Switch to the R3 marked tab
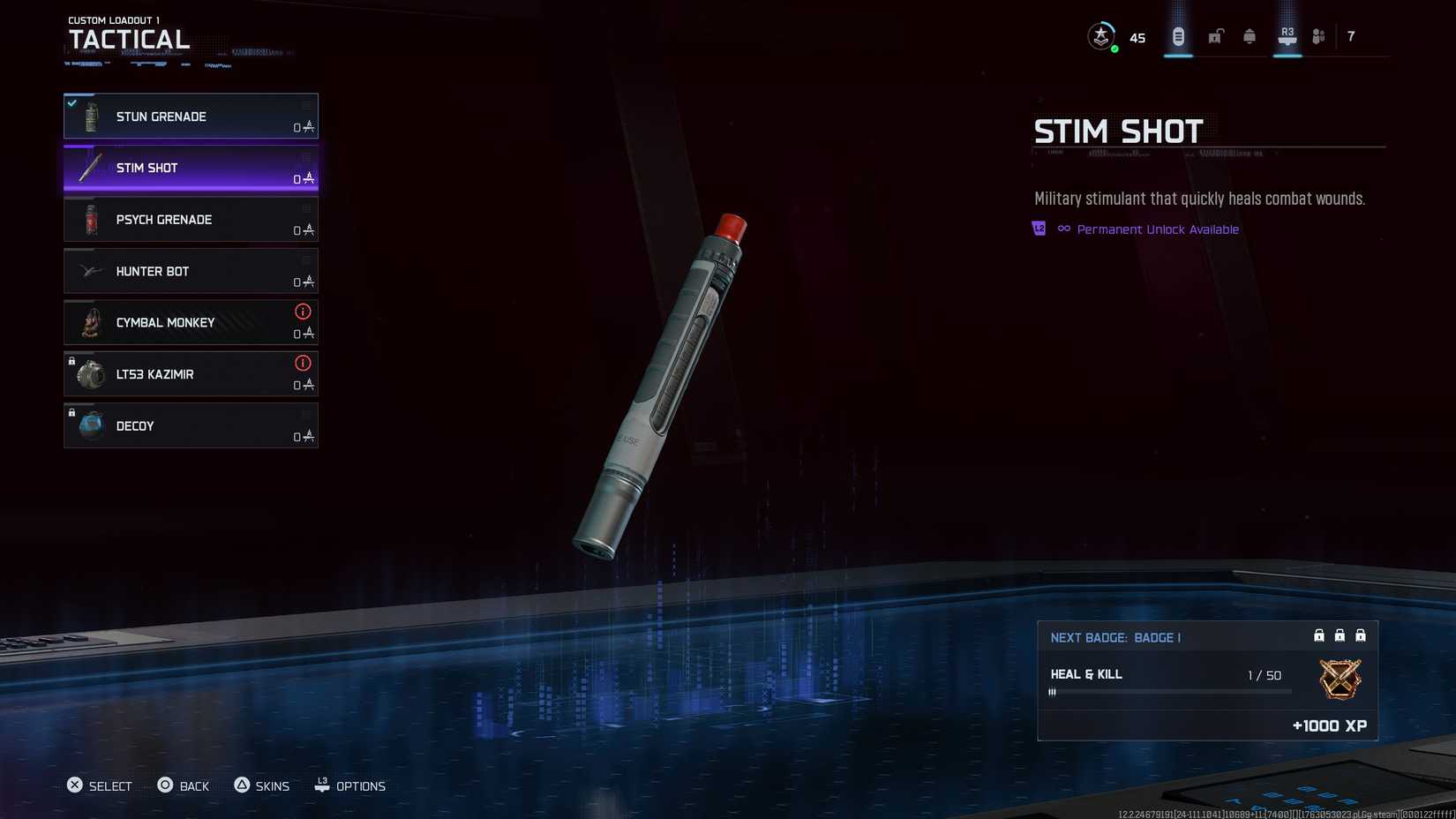The height and width of the screenshot is (819, 1456). (1286, 34)
